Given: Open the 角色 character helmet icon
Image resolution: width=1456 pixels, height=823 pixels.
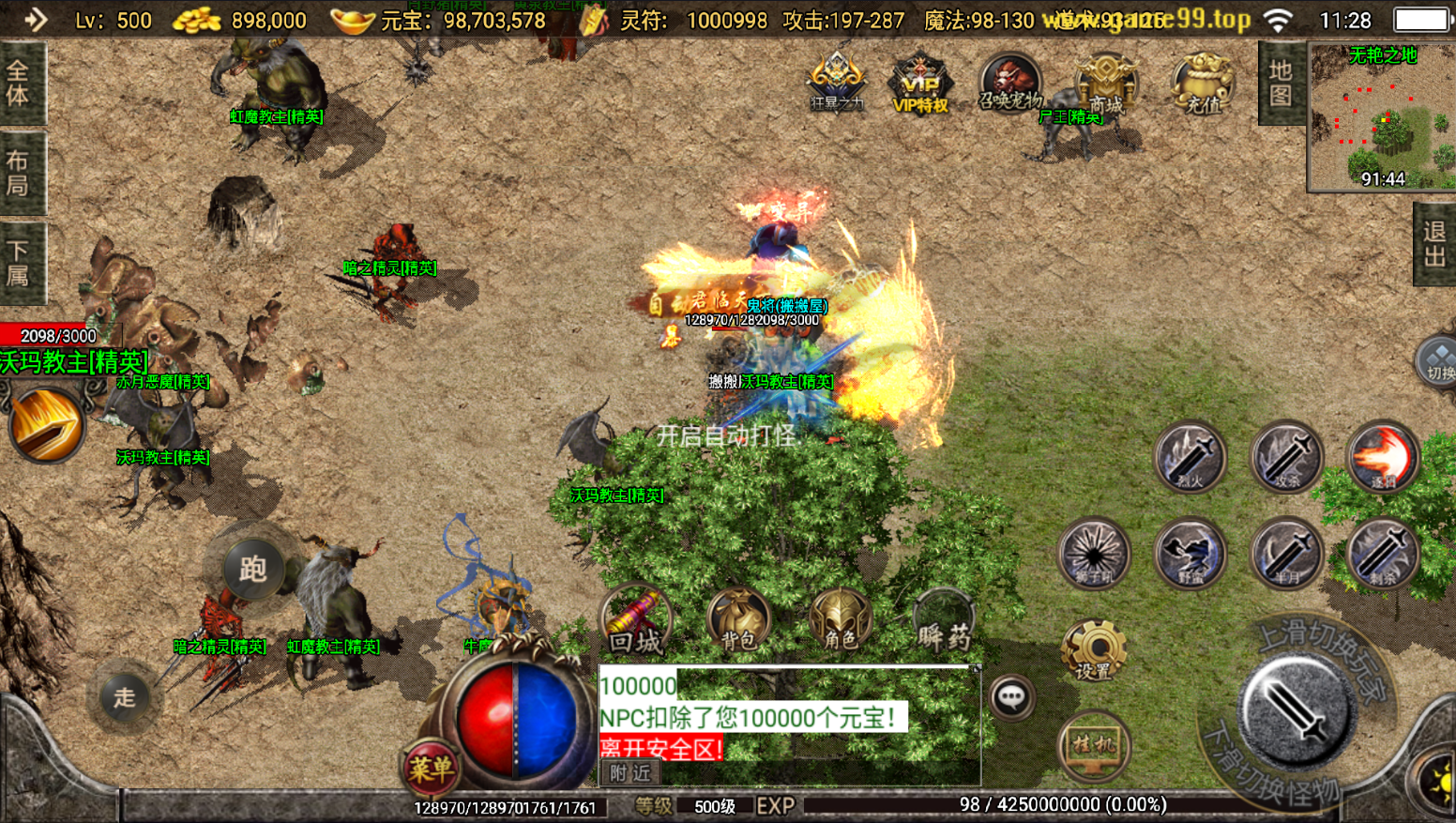Looking at the screenshot, I should 841,621.
